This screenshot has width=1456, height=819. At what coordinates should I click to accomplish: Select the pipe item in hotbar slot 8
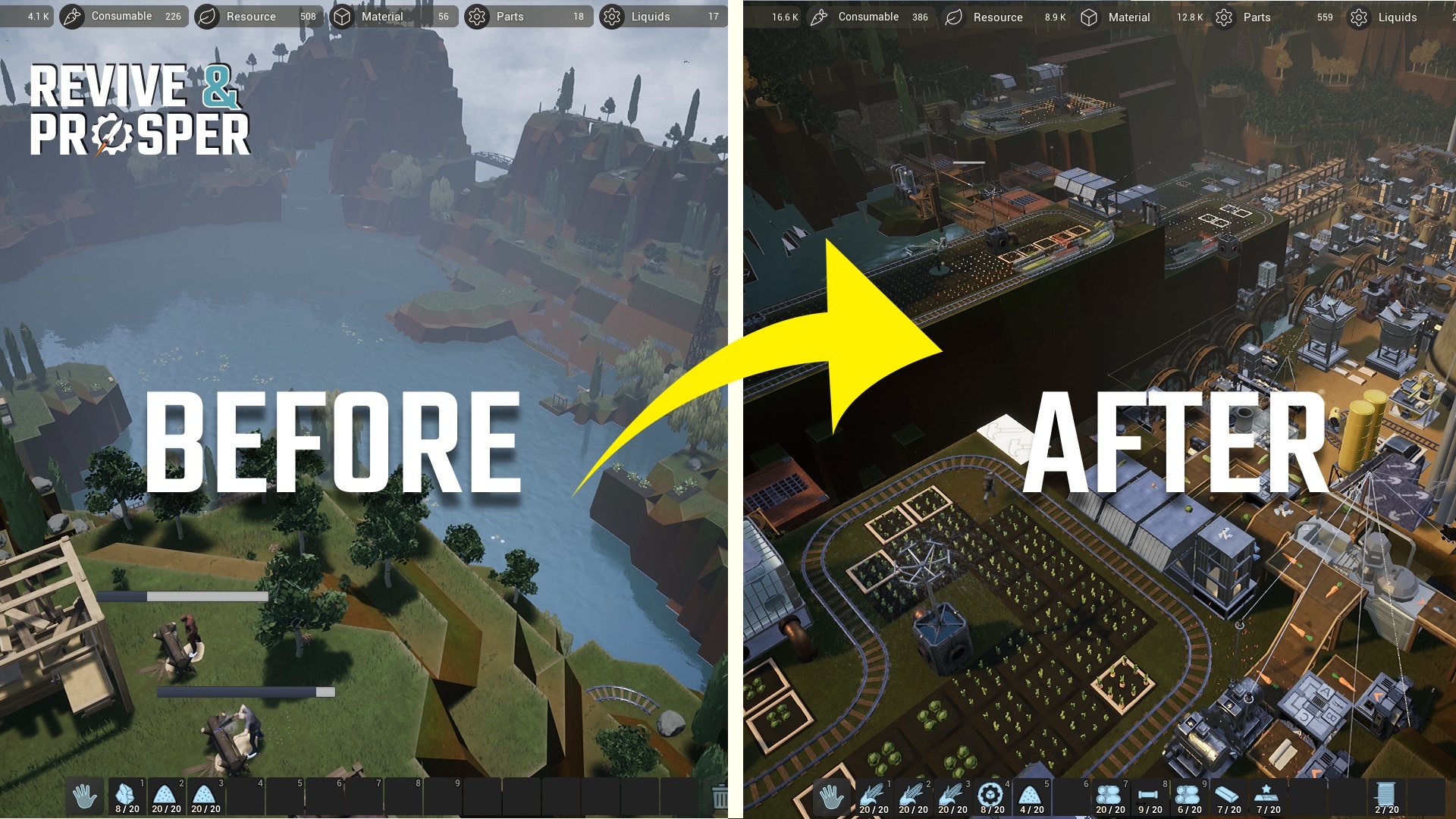click(1149, 796)
